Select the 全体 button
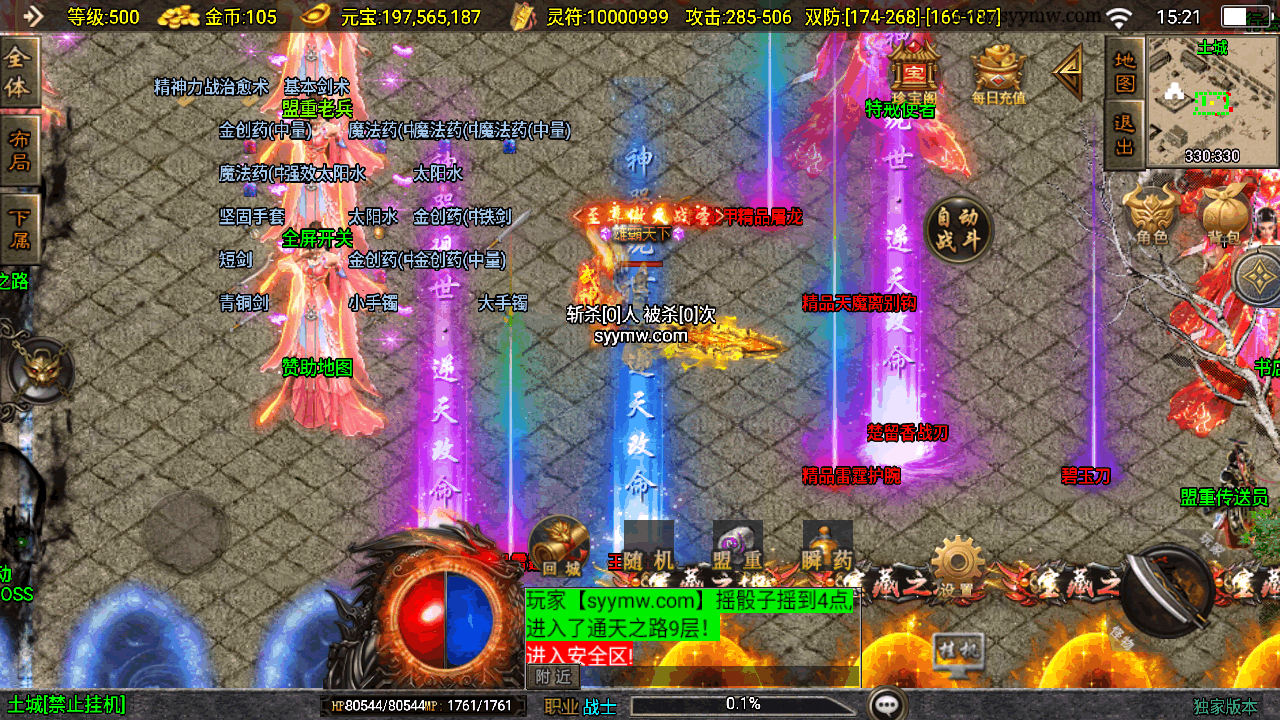Screen dimensions: 1280x720 click(x=19, y=72)
